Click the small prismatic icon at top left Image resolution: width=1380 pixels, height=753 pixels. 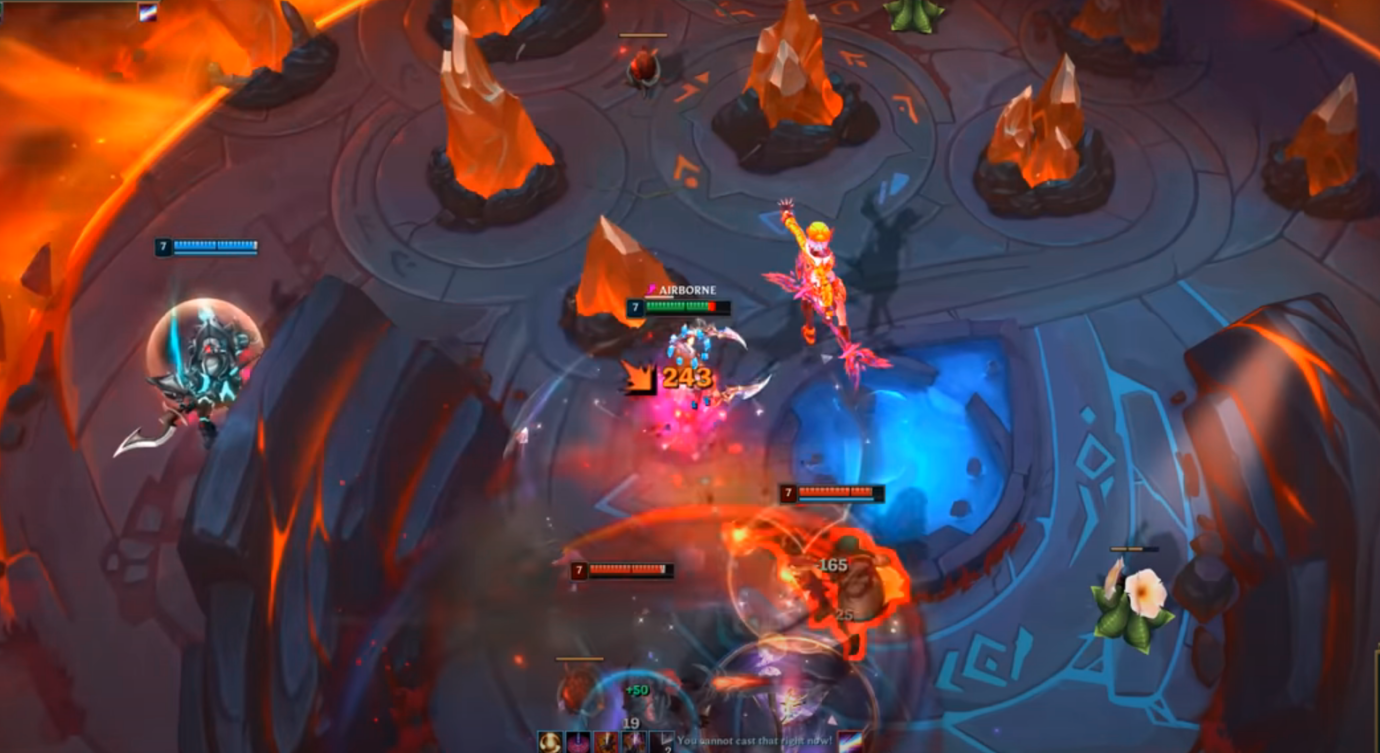coord(148,13)
